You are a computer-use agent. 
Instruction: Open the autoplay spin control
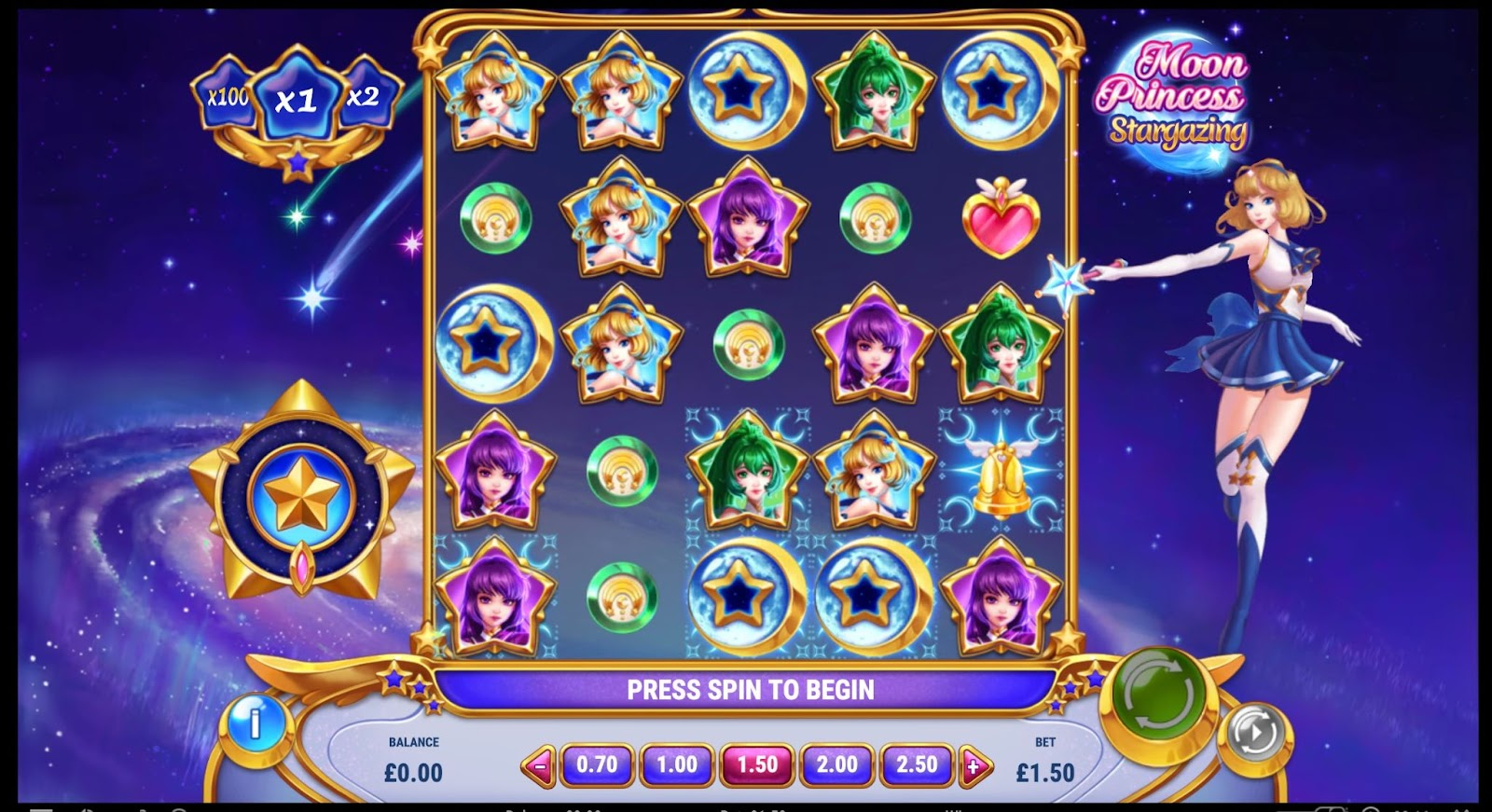[x=1254, y=734]
